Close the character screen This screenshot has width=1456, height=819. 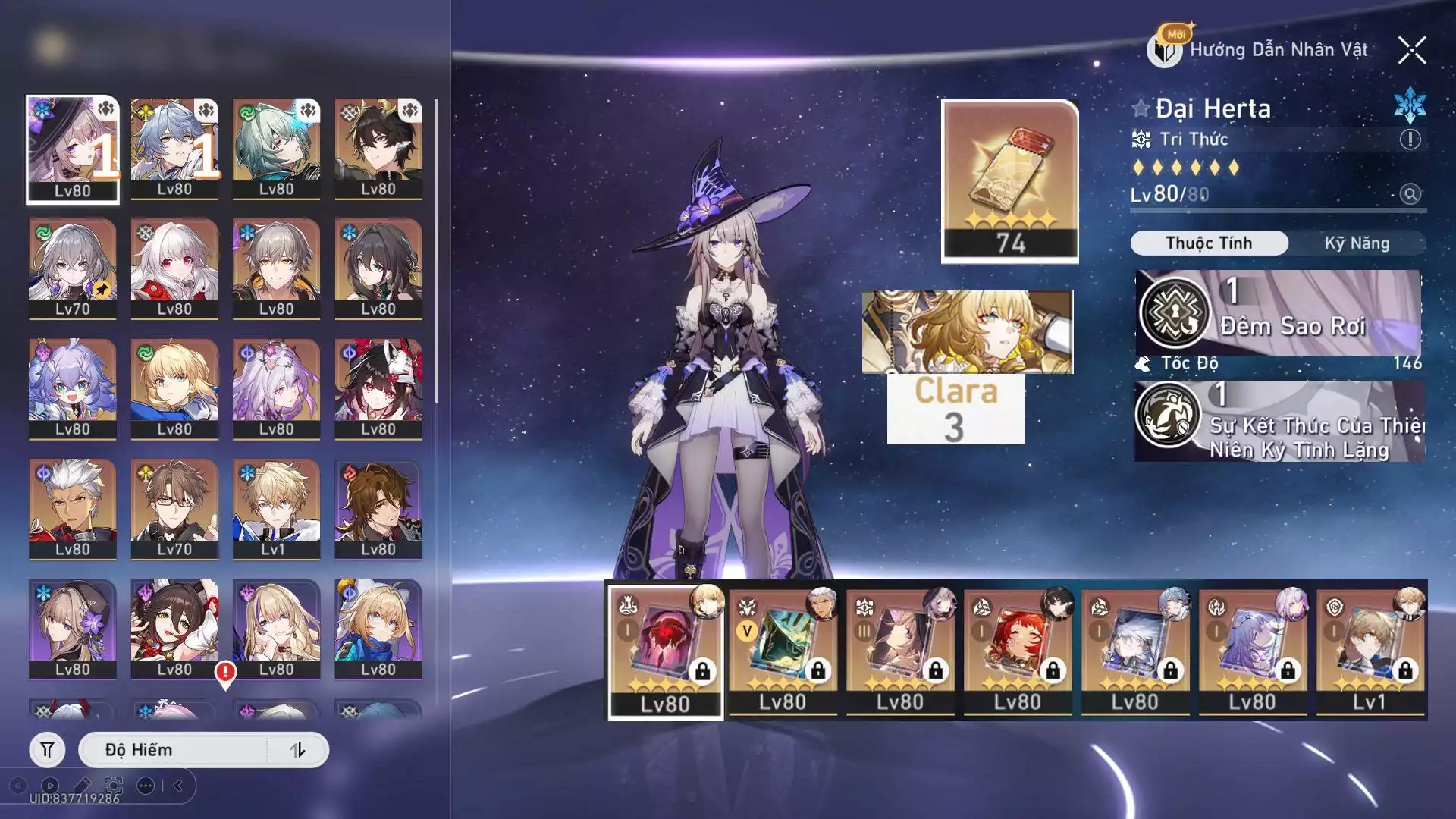1412,50
